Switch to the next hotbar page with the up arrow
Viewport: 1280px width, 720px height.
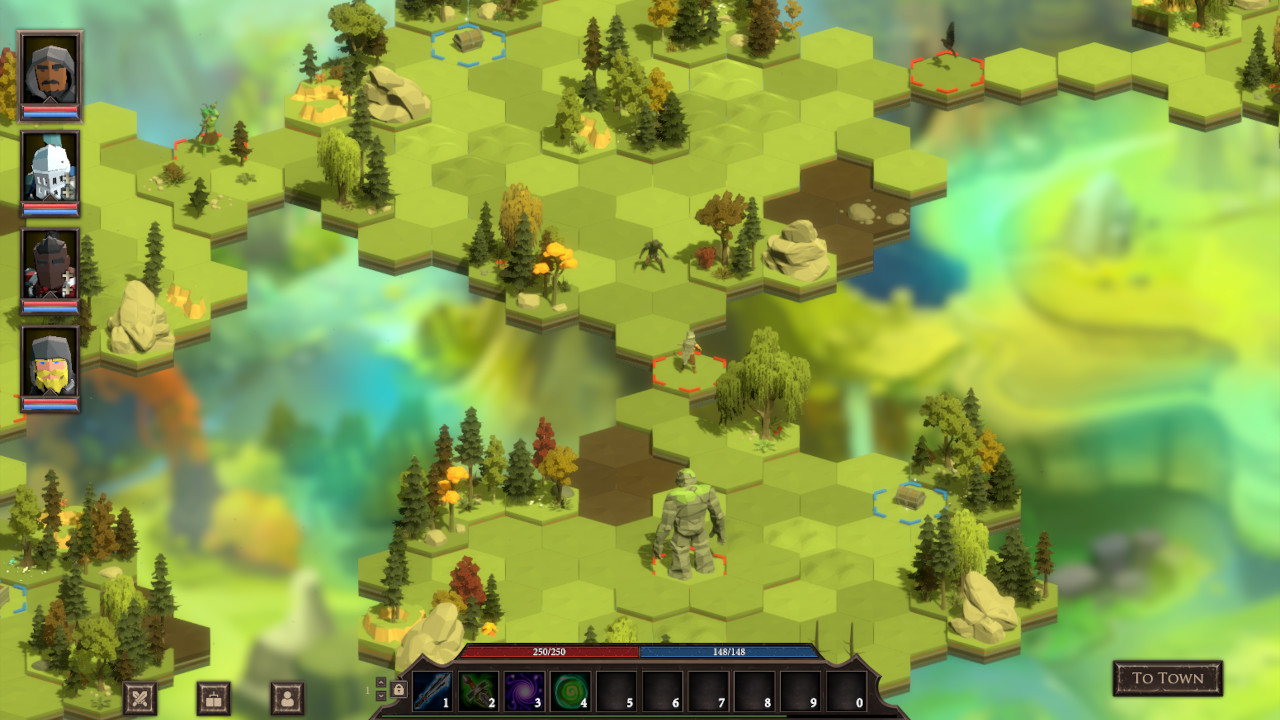pos(380,682)
